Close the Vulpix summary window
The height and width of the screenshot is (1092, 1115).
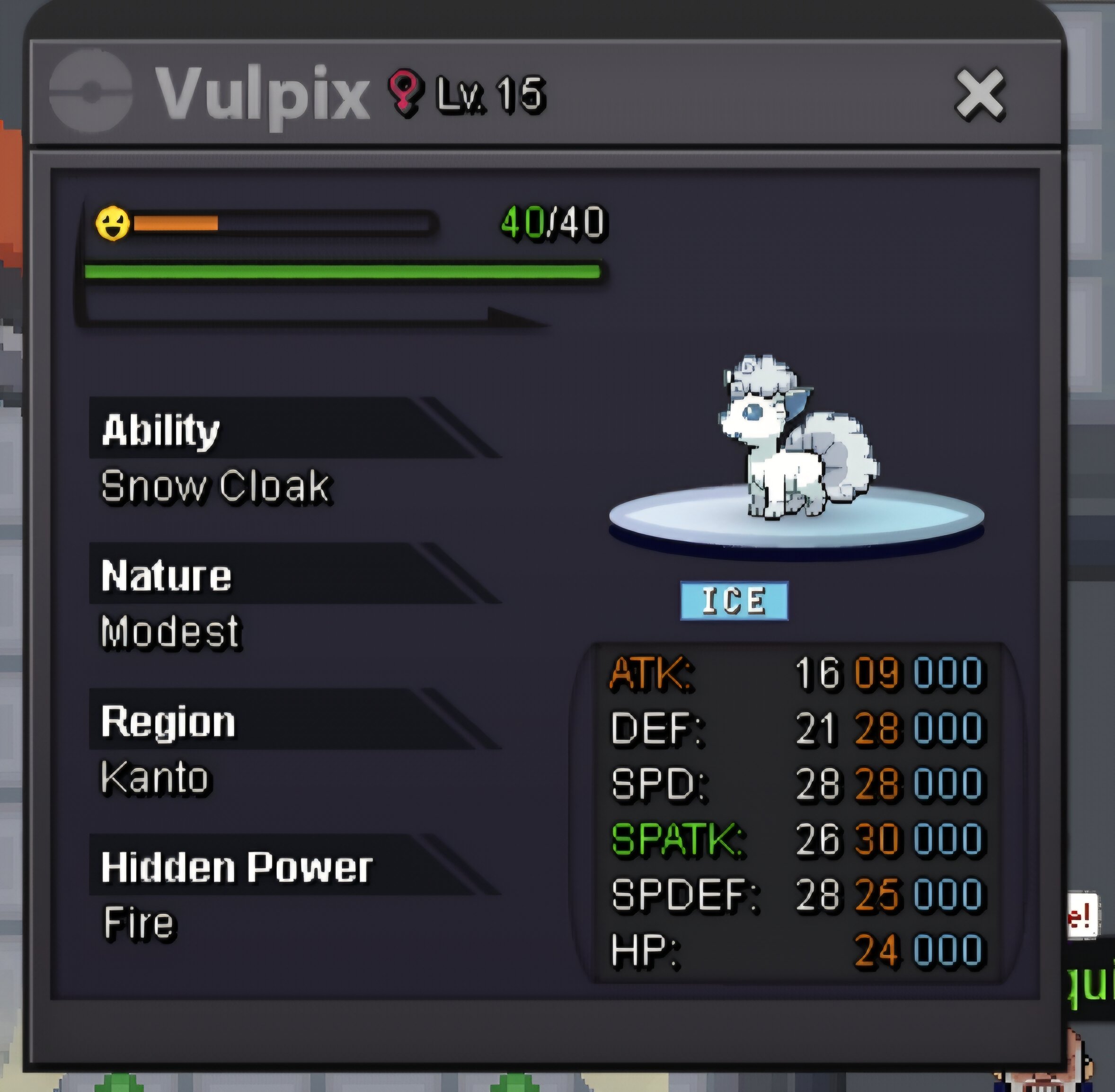click(x=980, y=95)
